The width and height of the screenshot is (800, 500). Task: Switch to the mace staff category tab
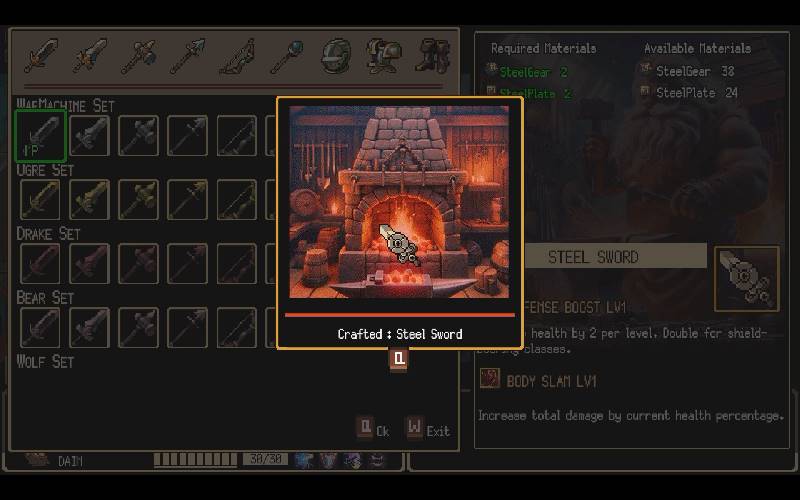pyautogui.click(x=286, y=55)
